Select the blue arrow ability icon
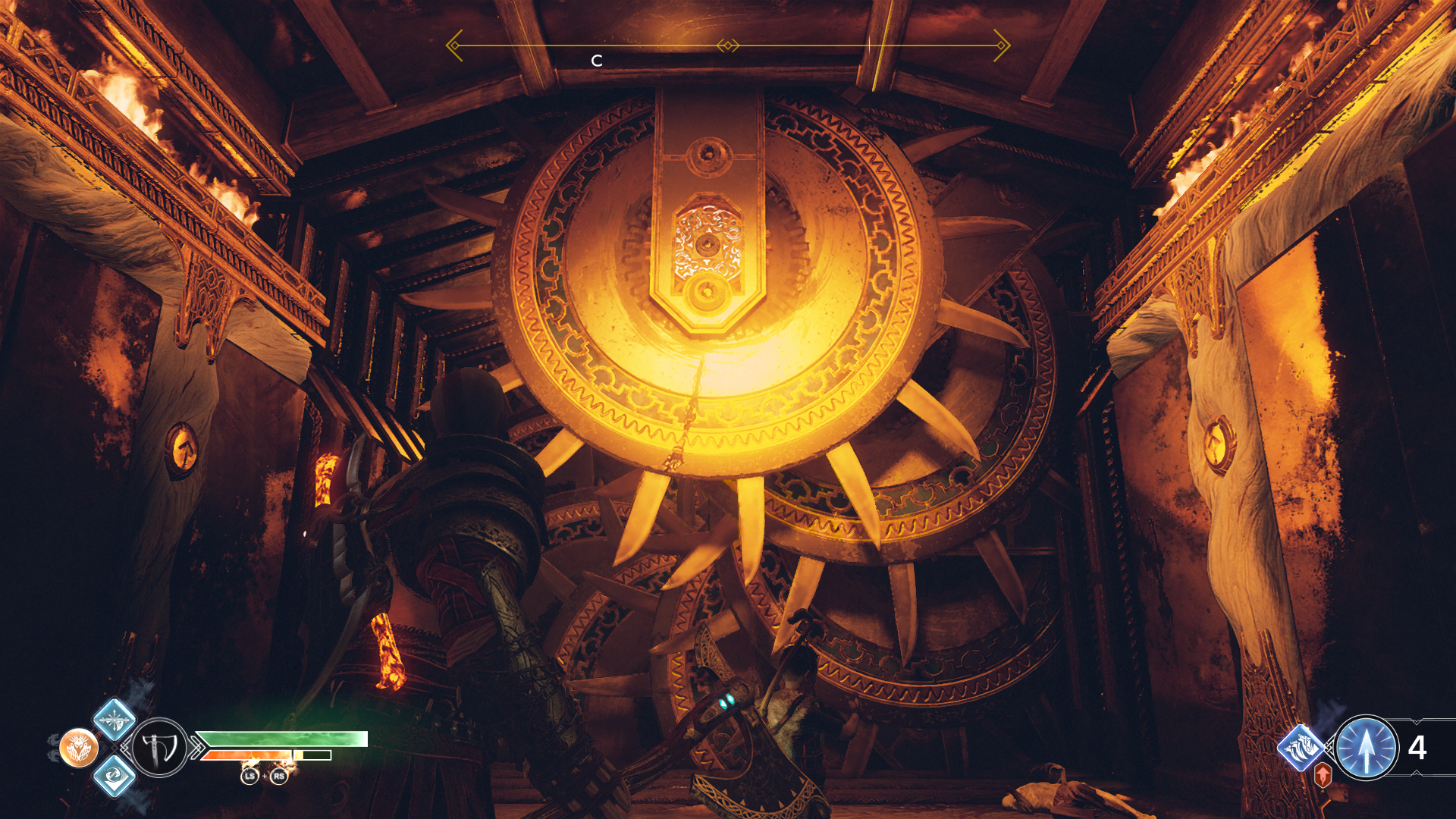1456x819 pixels. tap(1366, 748)
